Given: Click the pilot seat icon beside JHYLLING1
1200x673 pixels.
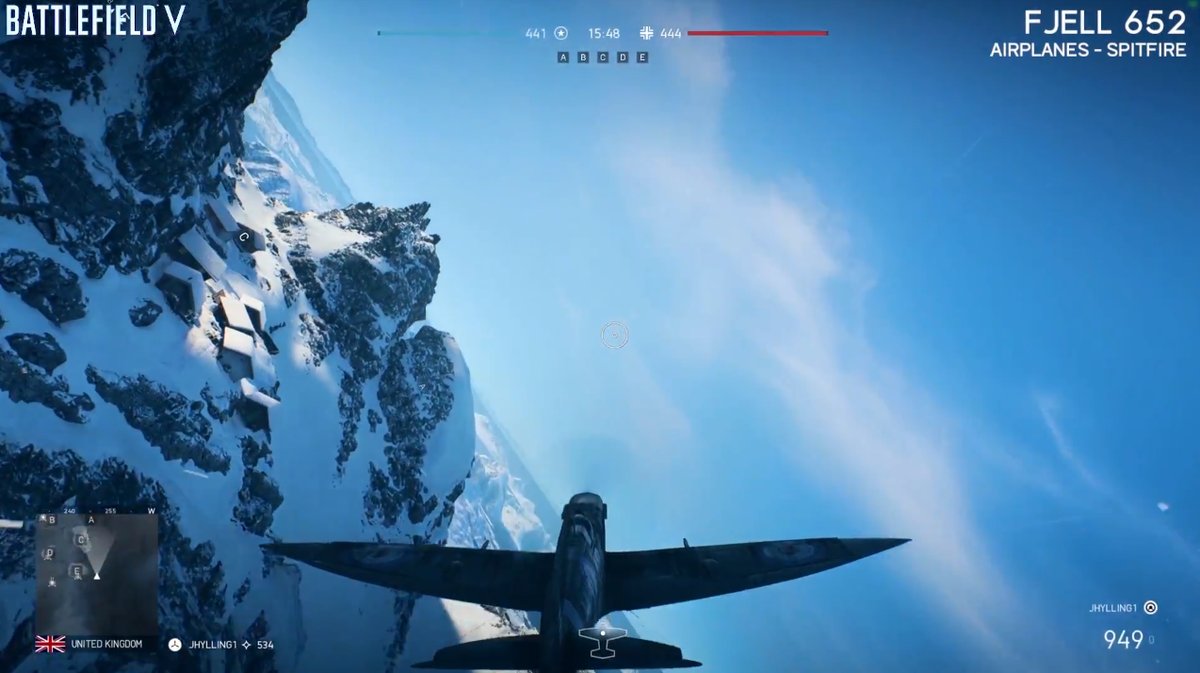Looking at the screenshot, I should (1150, 607).
